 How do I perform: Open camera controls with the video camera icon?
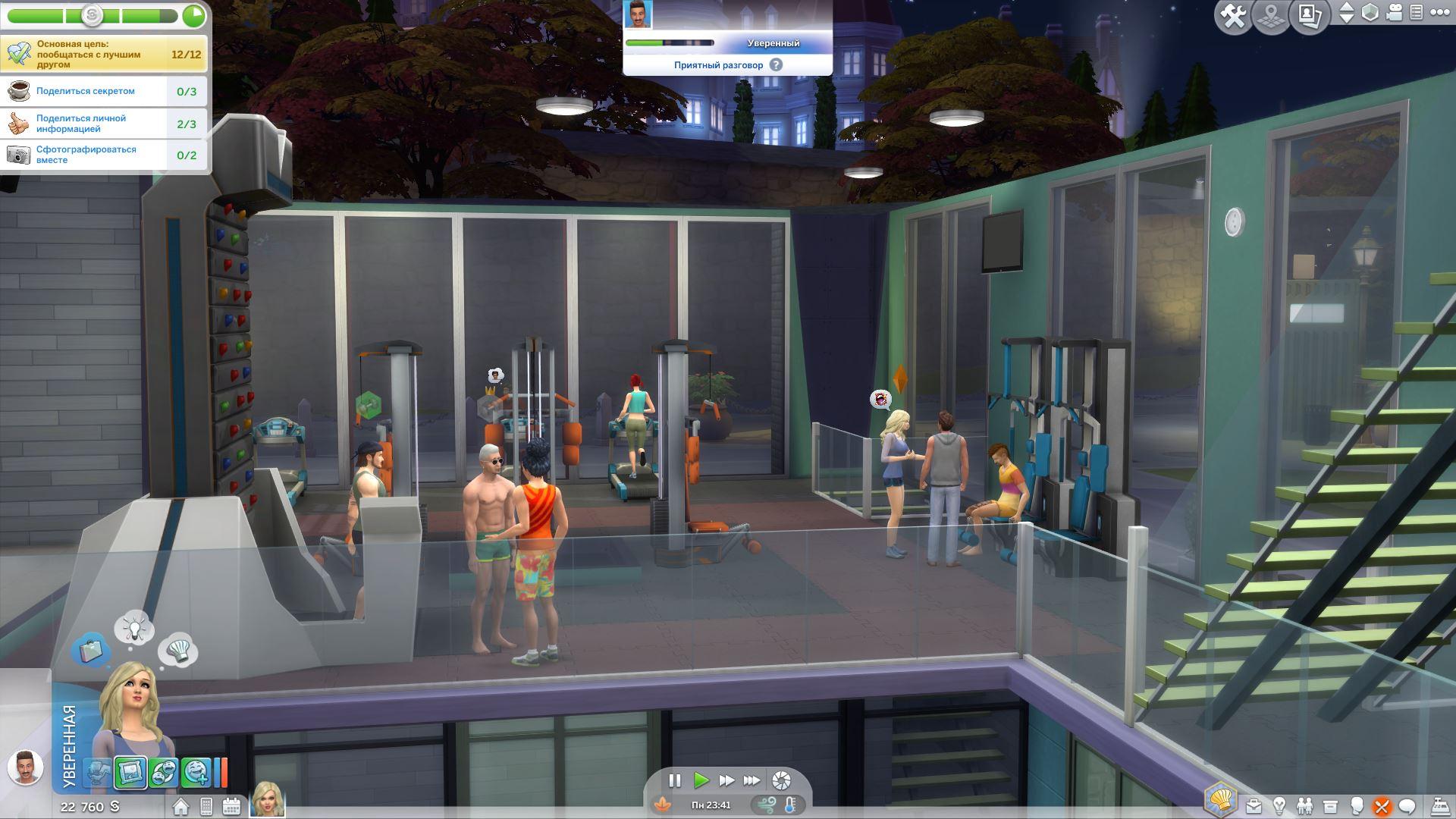pyautogui.click(x=1394, y=13)
